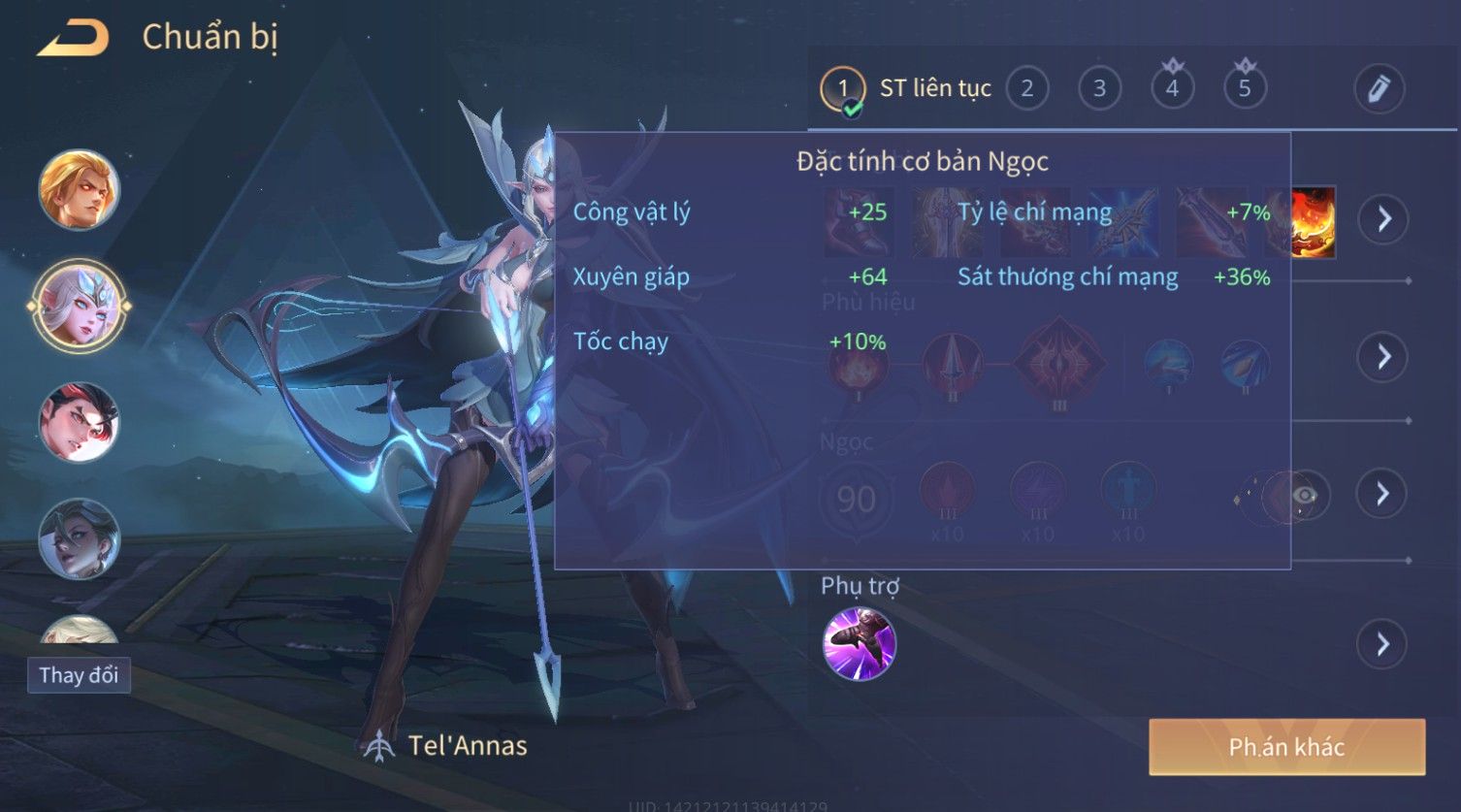The height and width of the screenshot is (812, 1461).
Task: Choose the blonde red-eyed hero portrait
Action: coord(79,190)
